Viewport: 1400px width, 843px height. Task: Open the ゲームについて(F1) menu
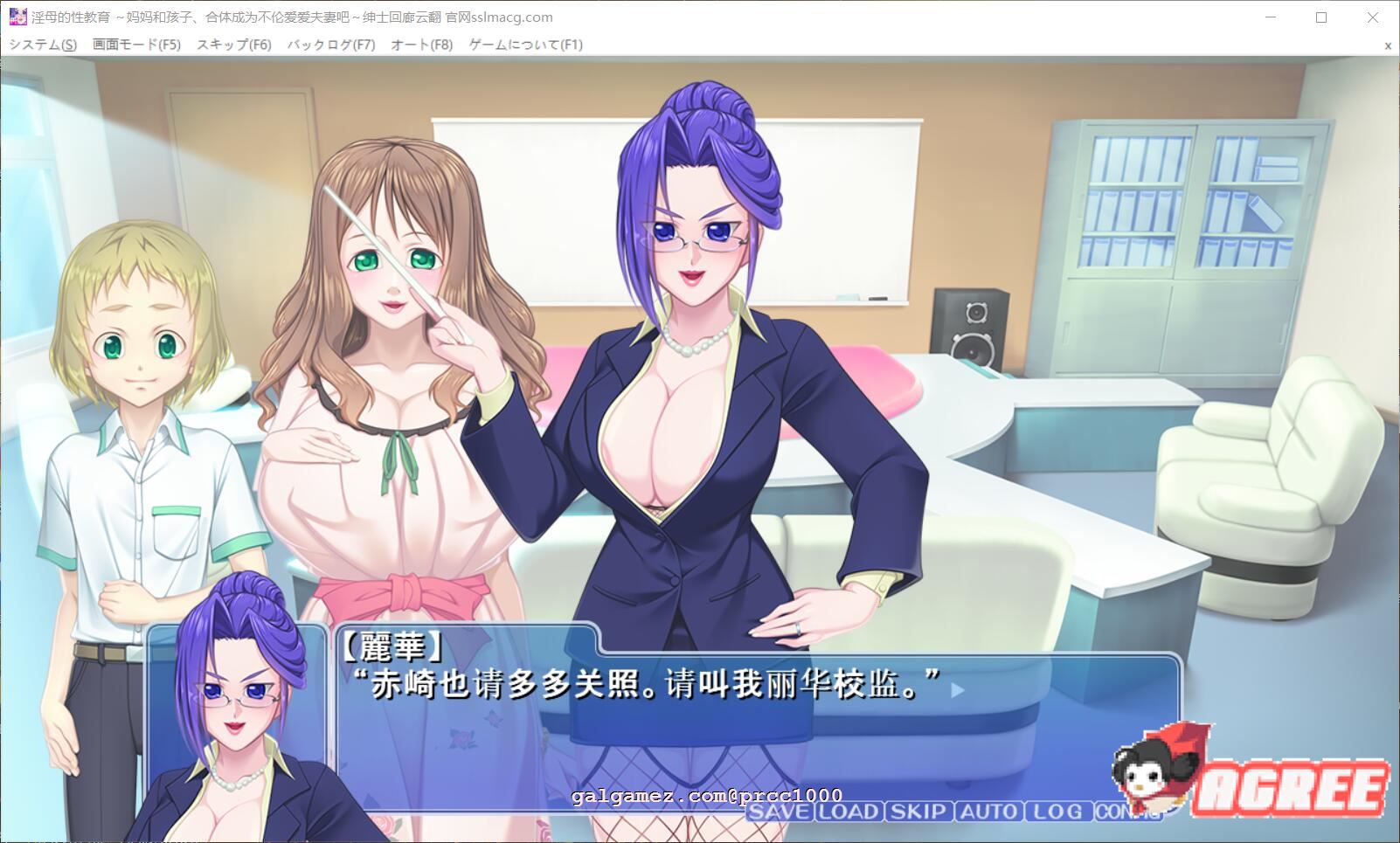coord(523,44)
